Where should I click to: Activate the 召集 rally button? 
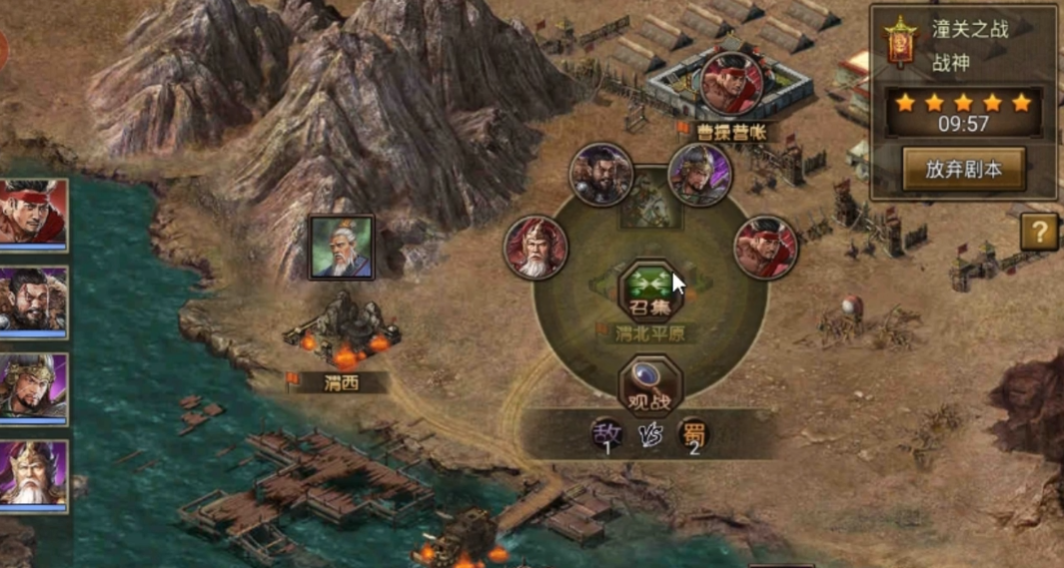649,291
